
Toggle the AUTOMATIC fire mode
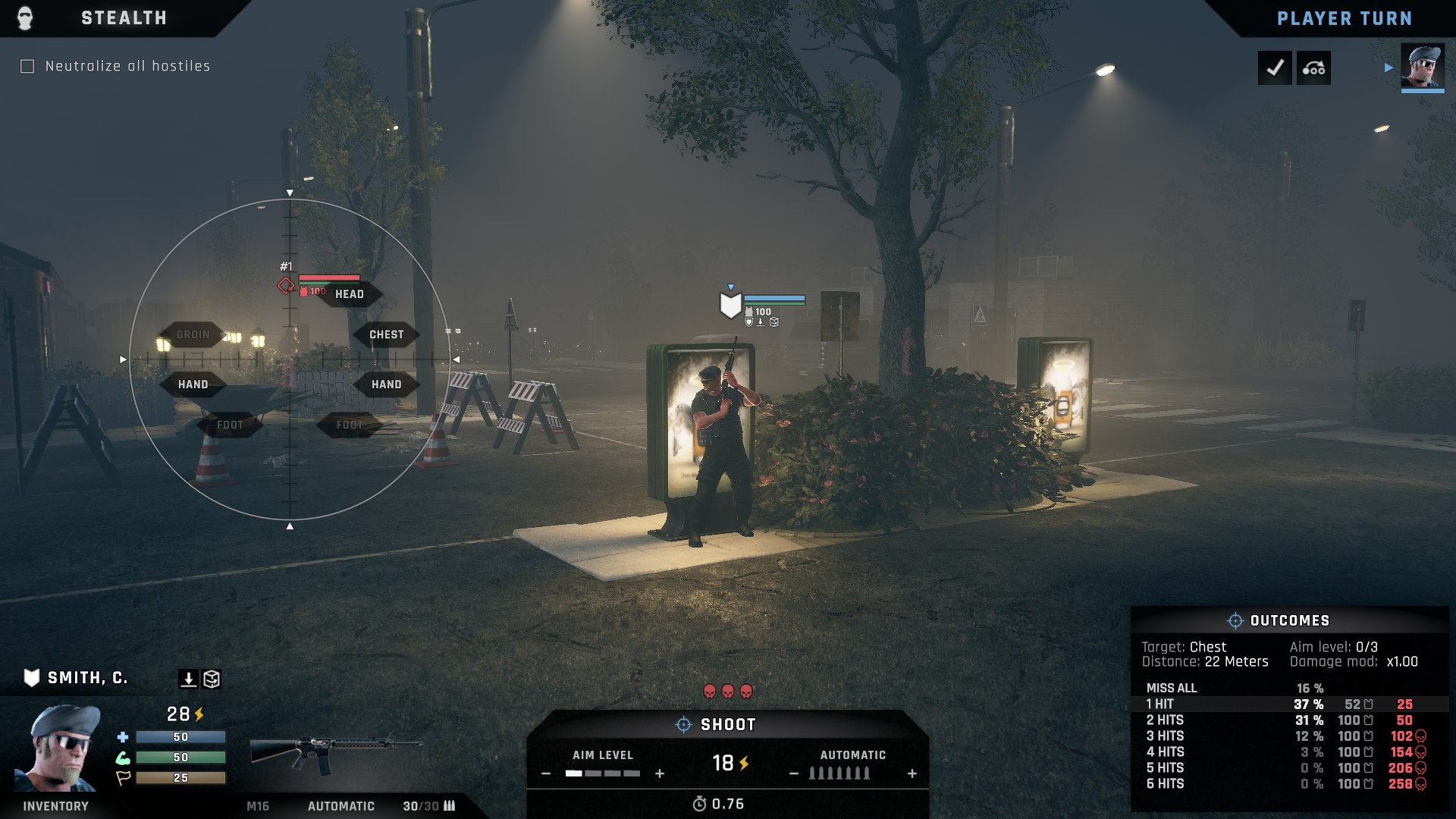(x=852, y=755)
